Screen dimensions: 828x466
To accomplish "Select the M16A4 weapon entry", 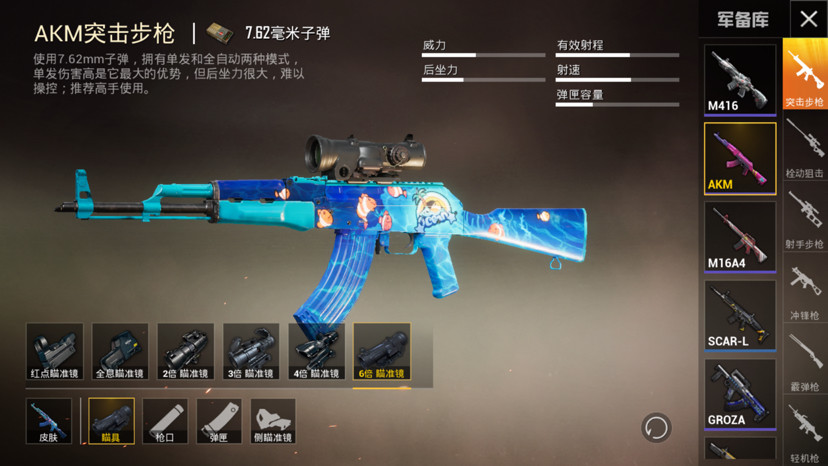I will 740,236.
